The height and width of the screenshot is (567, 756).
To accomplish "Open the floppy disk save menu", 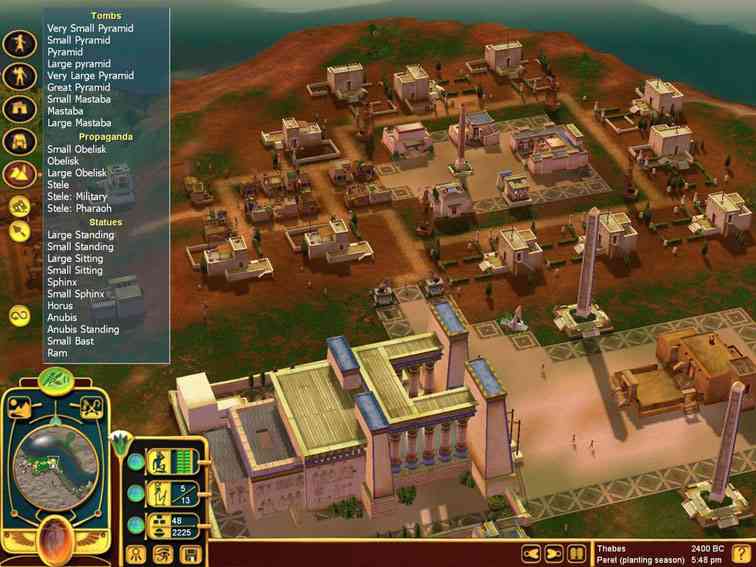I will coord(191,553).
